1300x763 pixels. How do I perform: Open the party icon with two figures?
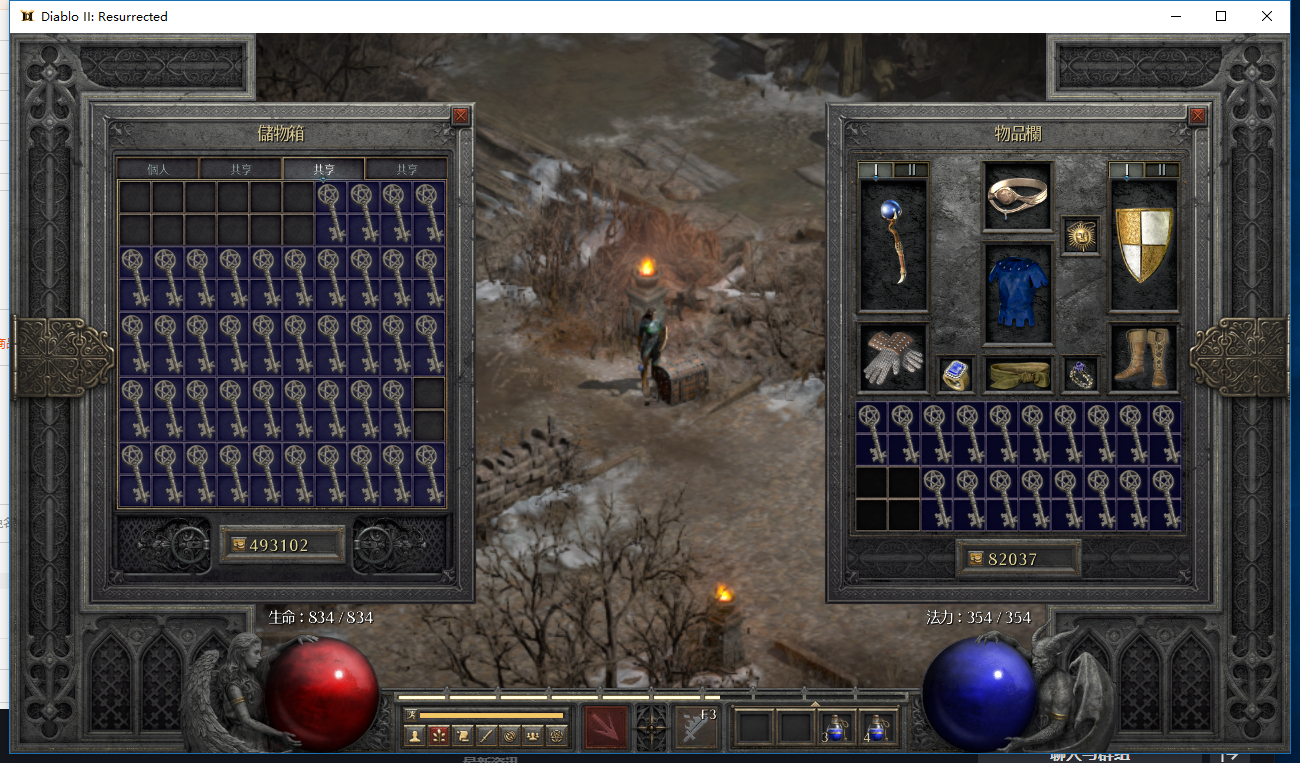pos(534,736)
